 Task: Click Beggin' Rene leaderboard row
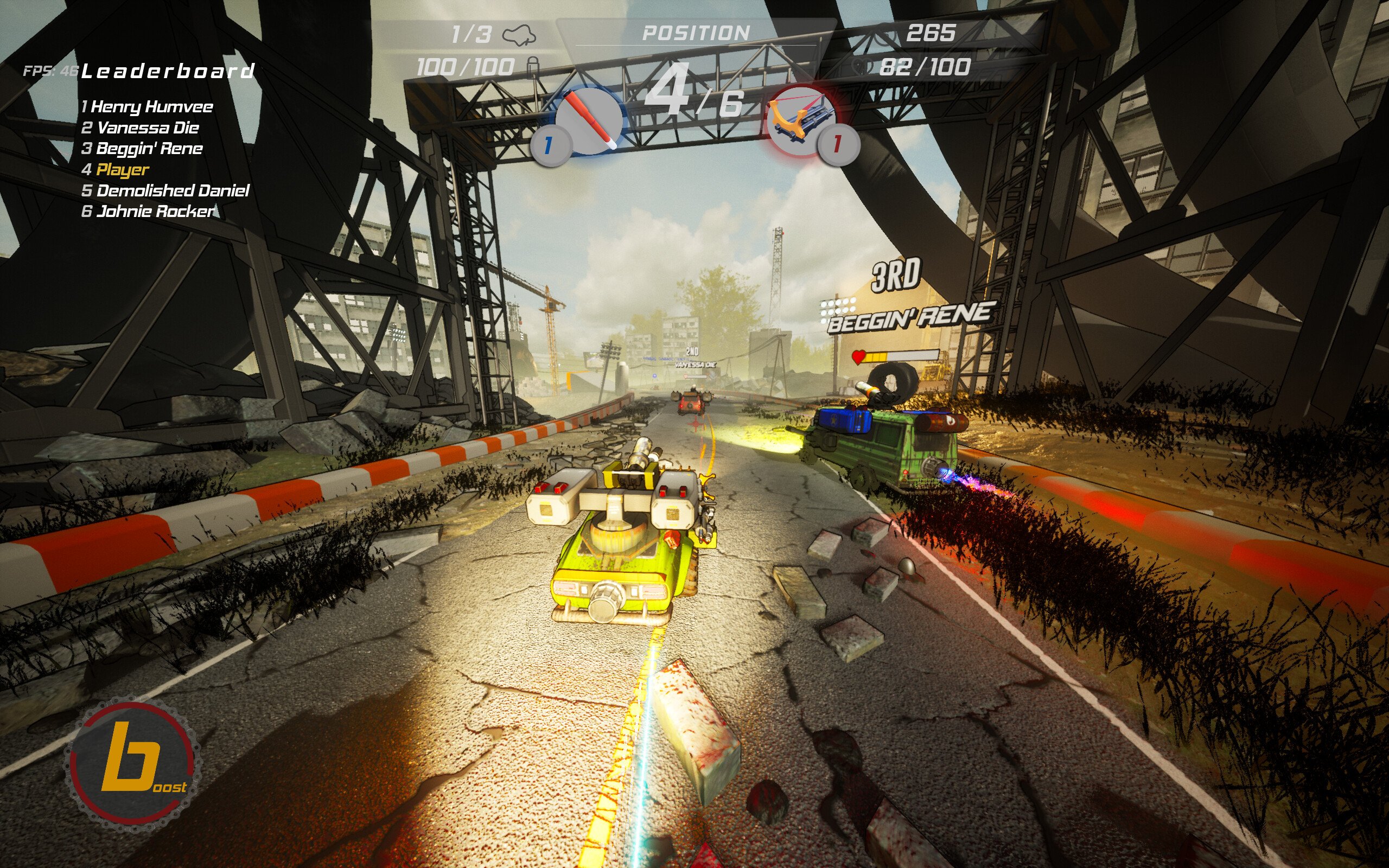coord(142,149)
